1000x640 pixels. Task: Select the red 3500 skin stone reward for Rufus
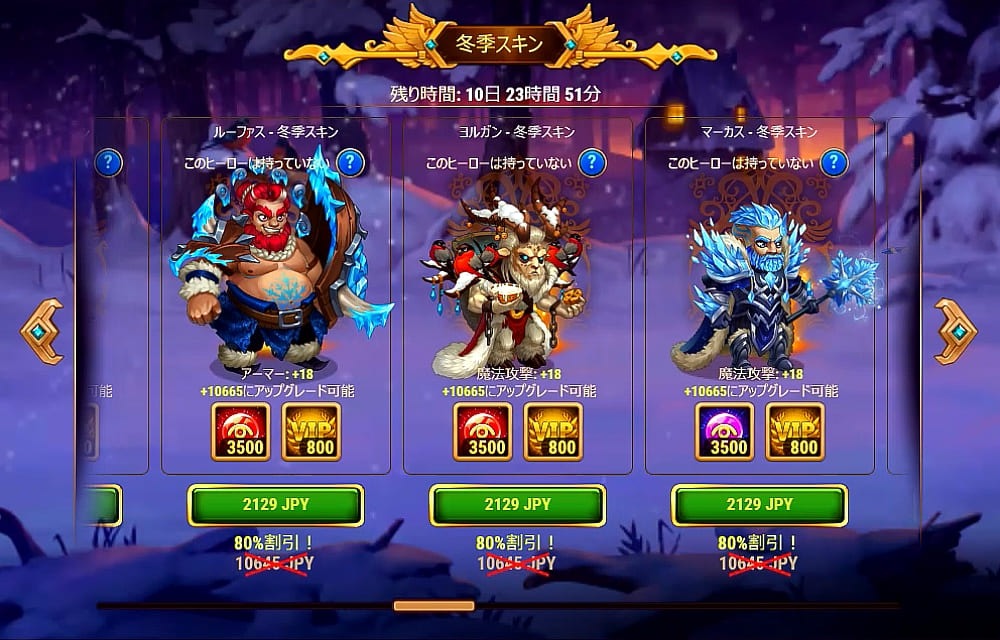coord(241,431)
